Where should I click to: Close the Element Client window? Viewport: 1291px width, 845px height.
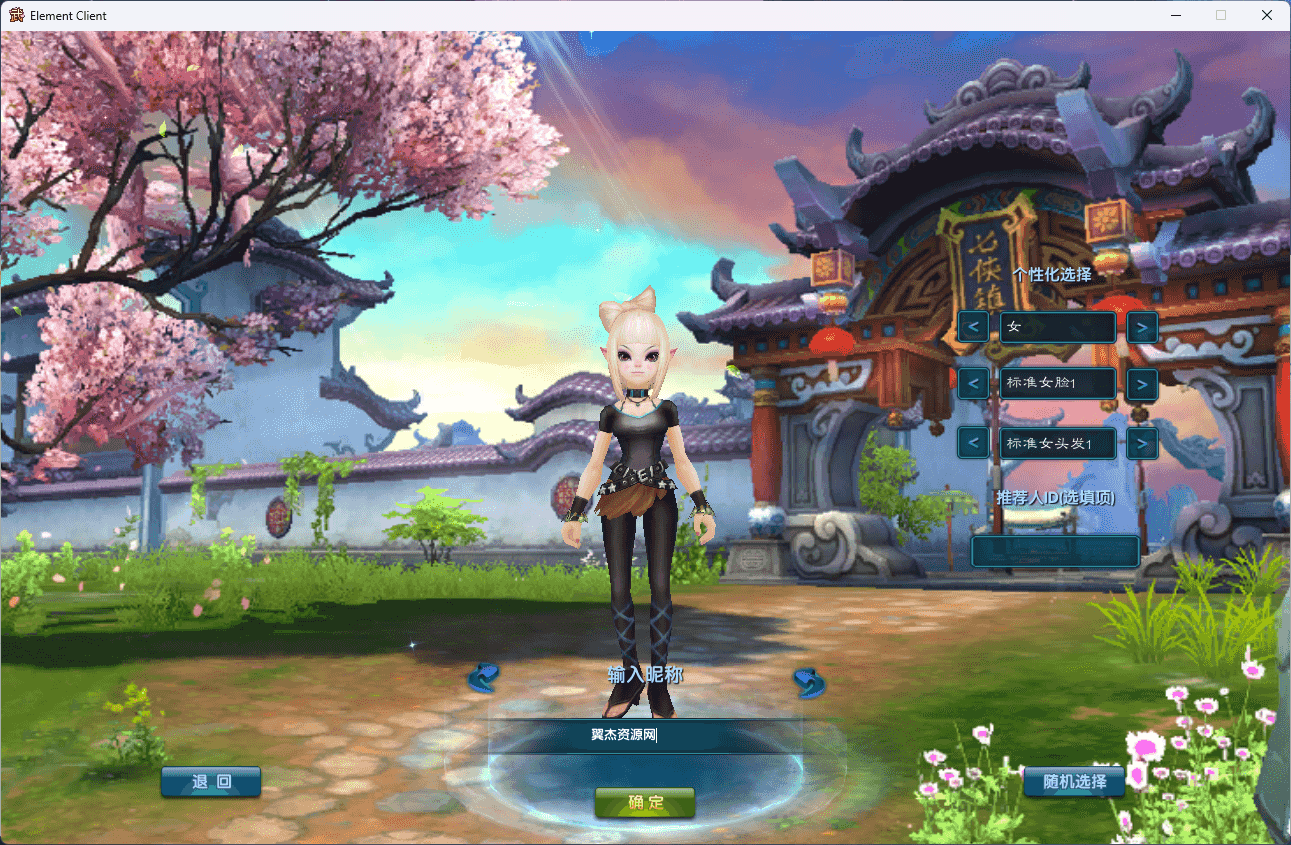click(1266, 15)
